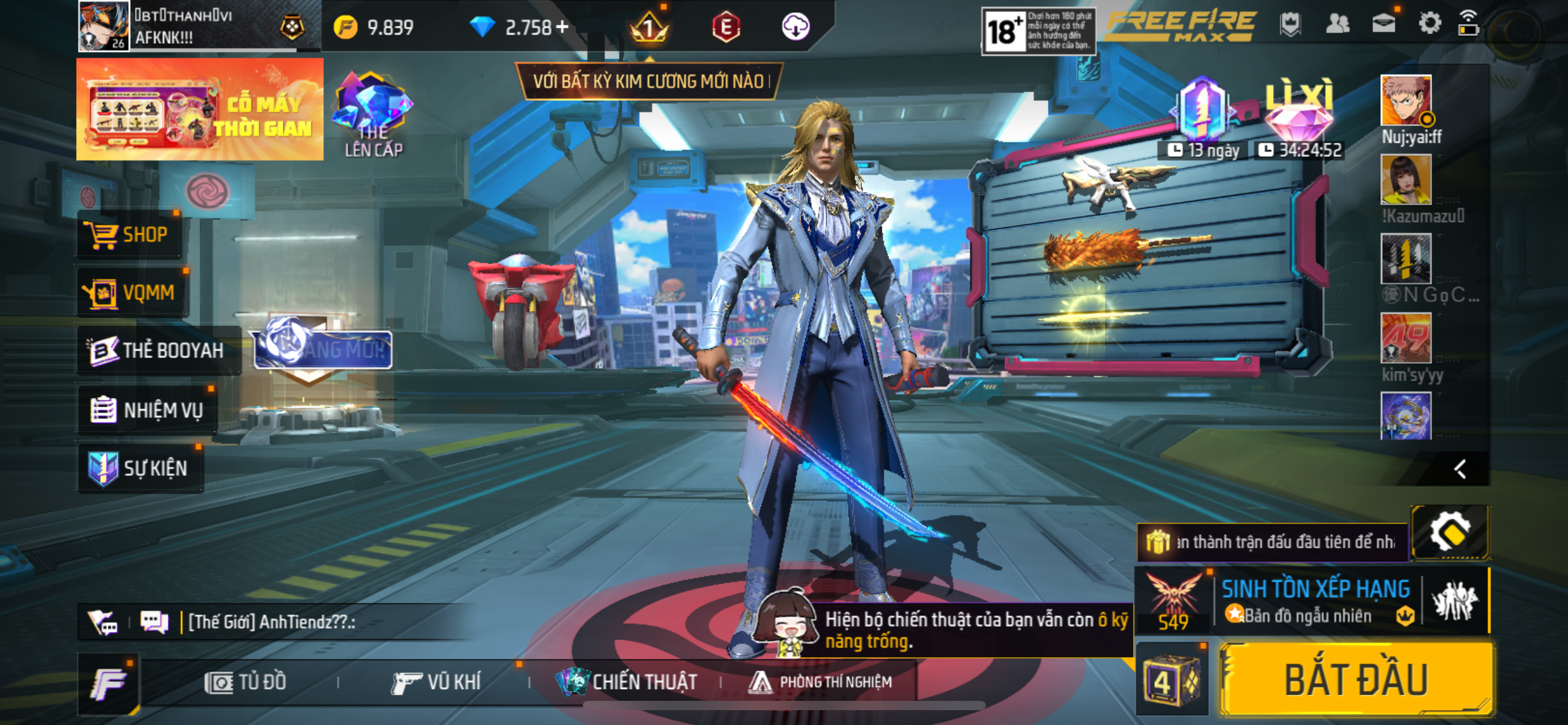This screenshot has width=1568, height=725.
Task: Add diamonds with the plus button
Action: (562, 27)
